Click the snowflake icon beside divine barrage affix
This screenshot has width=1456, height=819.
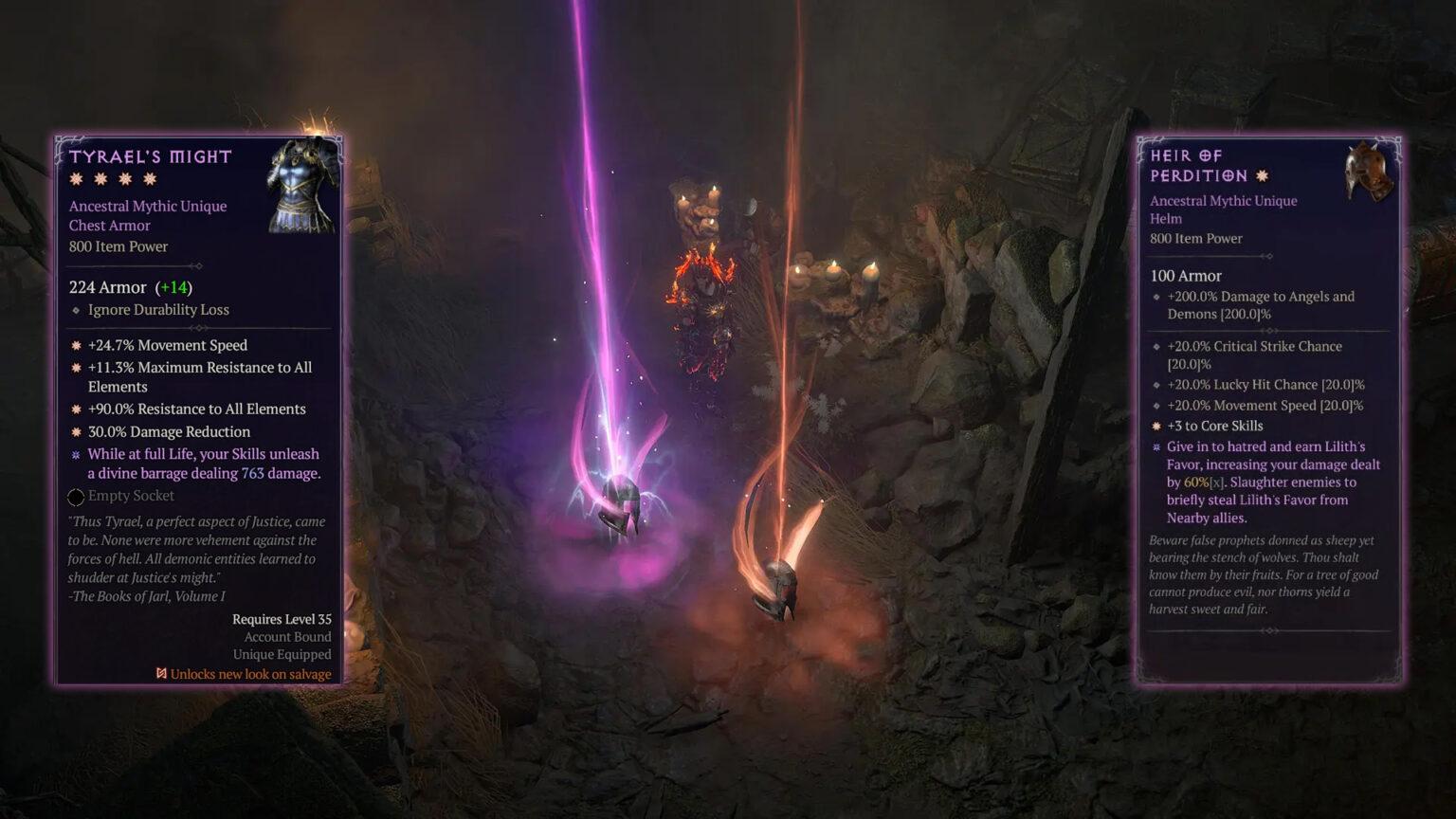[x=77, y=454]
